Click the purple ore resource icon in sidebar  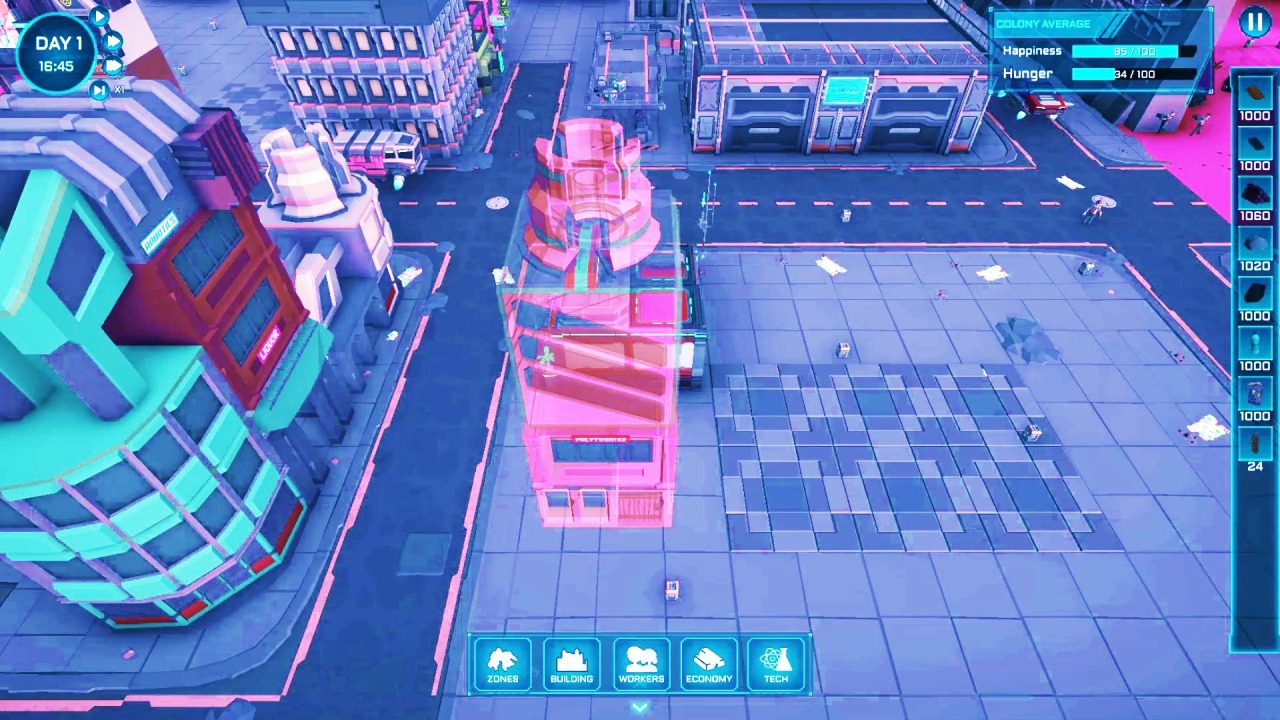[x=1255, y=193]
